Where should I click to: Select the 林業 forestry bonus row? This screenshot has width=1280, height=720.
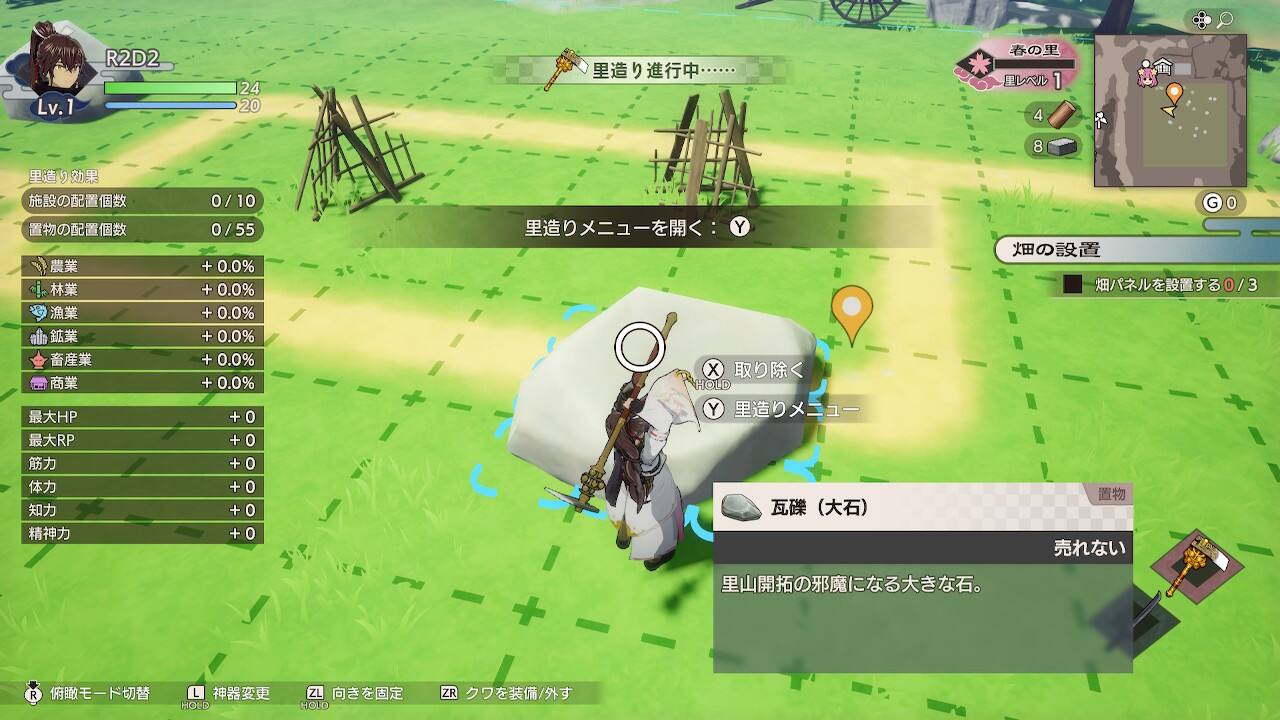(142, 289)
